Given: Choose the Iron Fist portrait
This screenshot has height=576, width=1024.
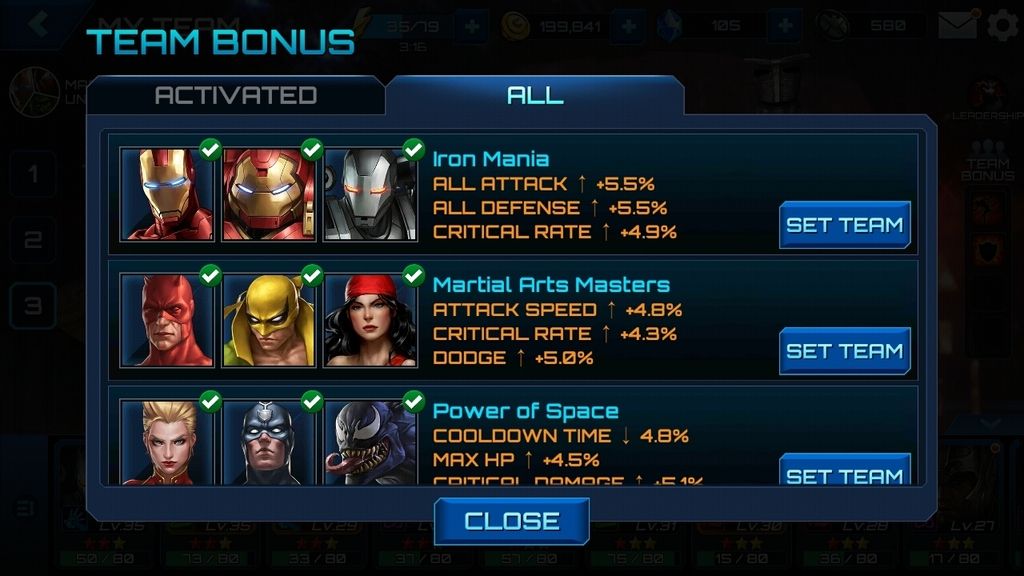Looking at the screenshot, I should click(269, 320).
